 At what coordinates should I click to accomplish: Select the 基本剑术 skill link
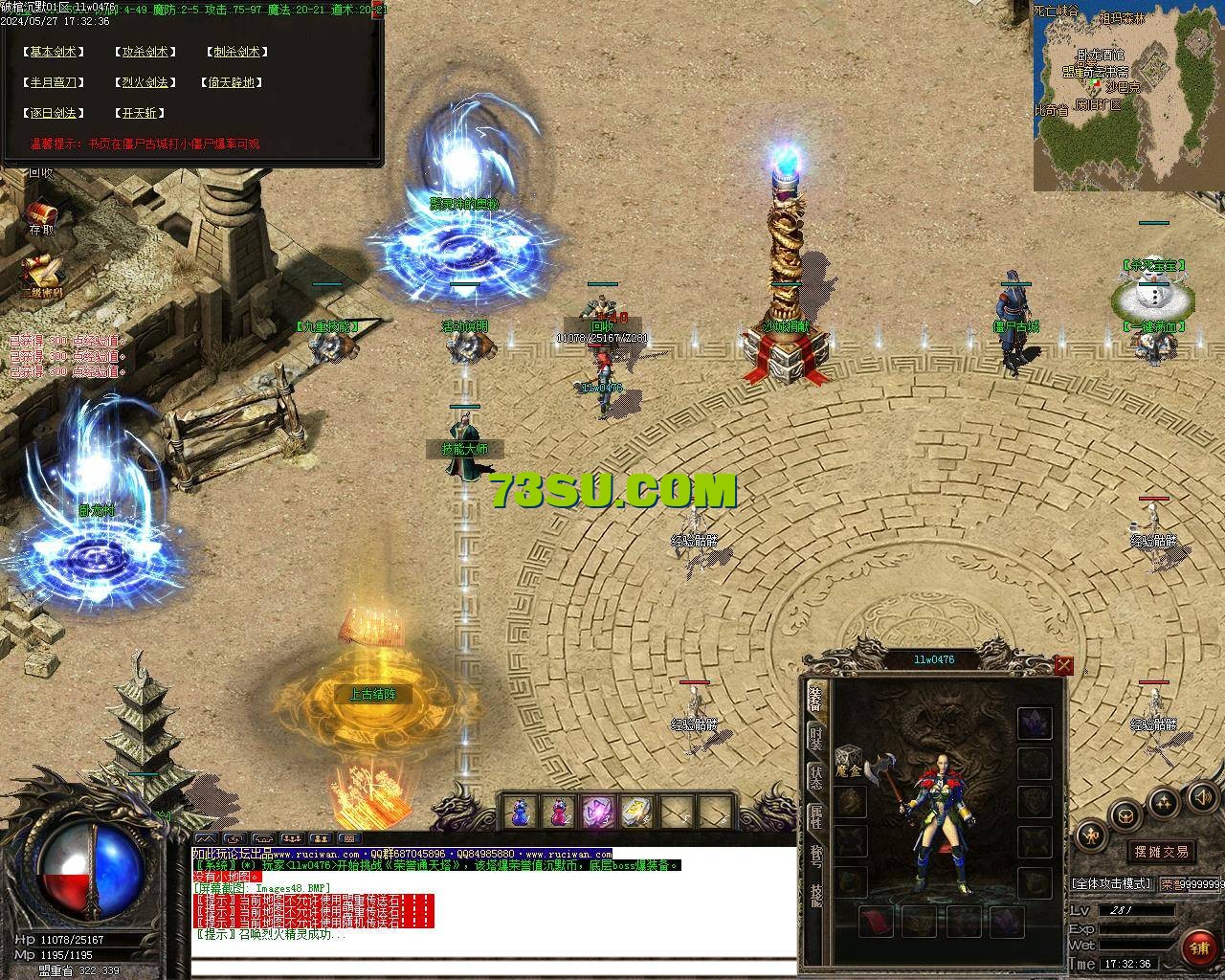point(54,53)
